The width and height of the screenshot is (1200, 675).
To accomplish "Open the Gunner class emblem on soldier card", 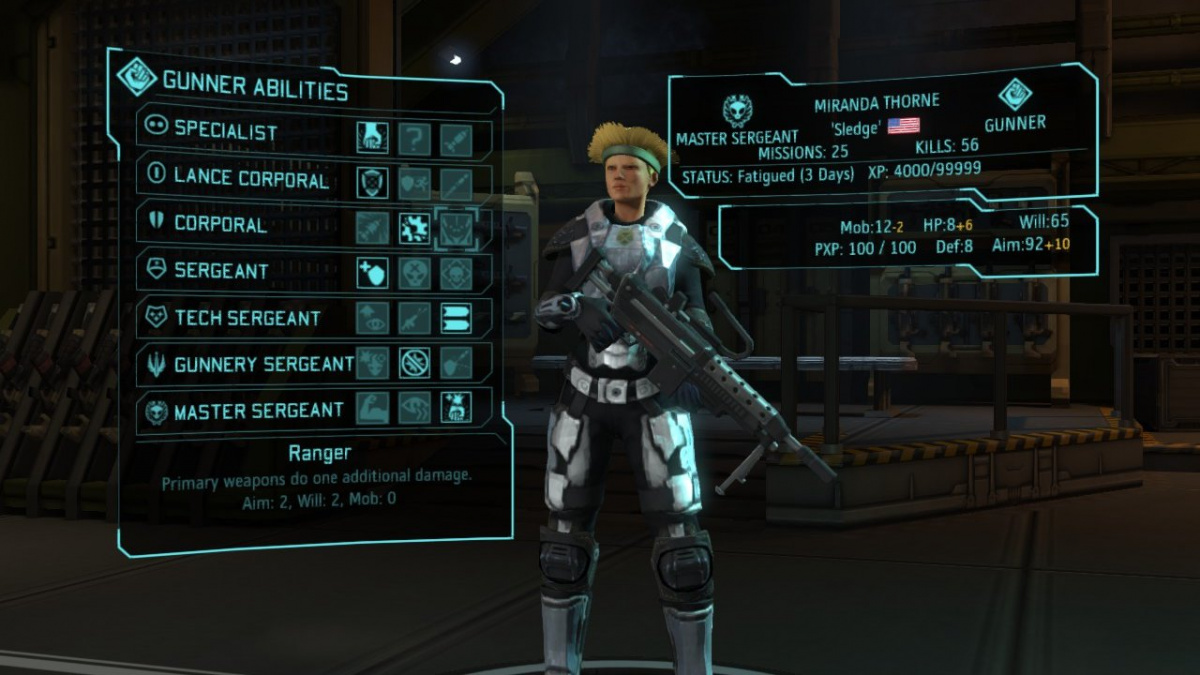I will 1015,95.
